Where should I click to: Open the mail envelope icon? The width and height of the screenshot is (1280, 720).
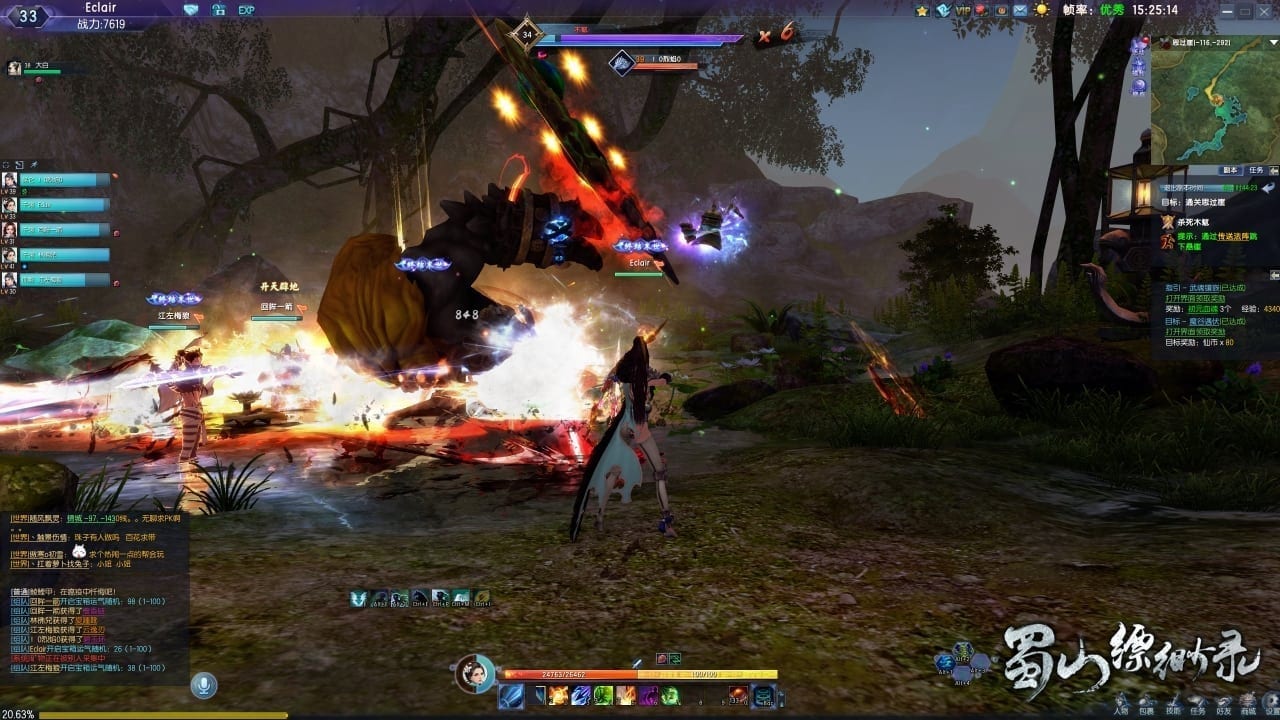(1020, 10)
